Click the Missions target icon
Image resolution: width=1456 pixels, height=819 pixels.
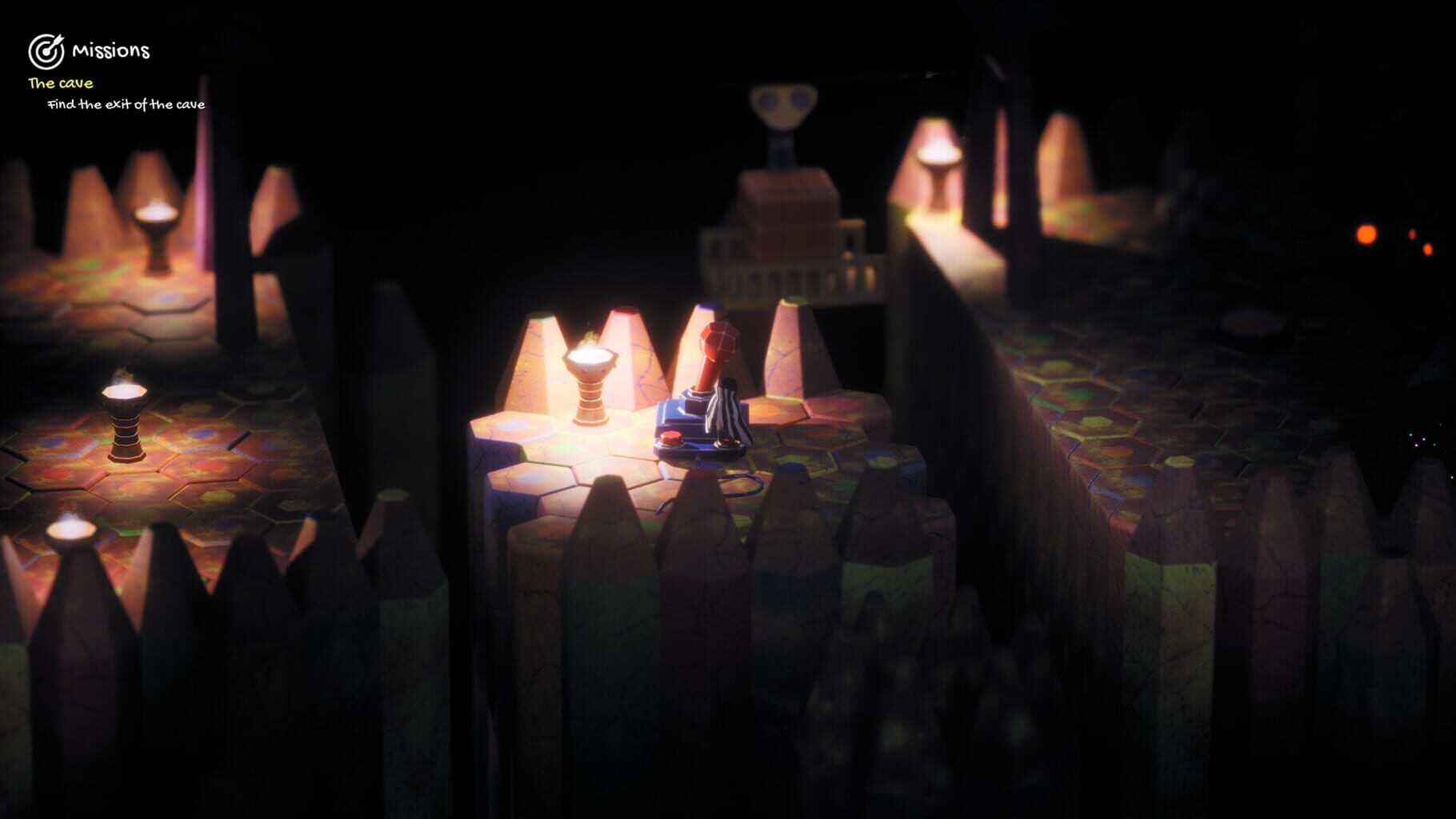pyautogui.click(x=46, y=50)
